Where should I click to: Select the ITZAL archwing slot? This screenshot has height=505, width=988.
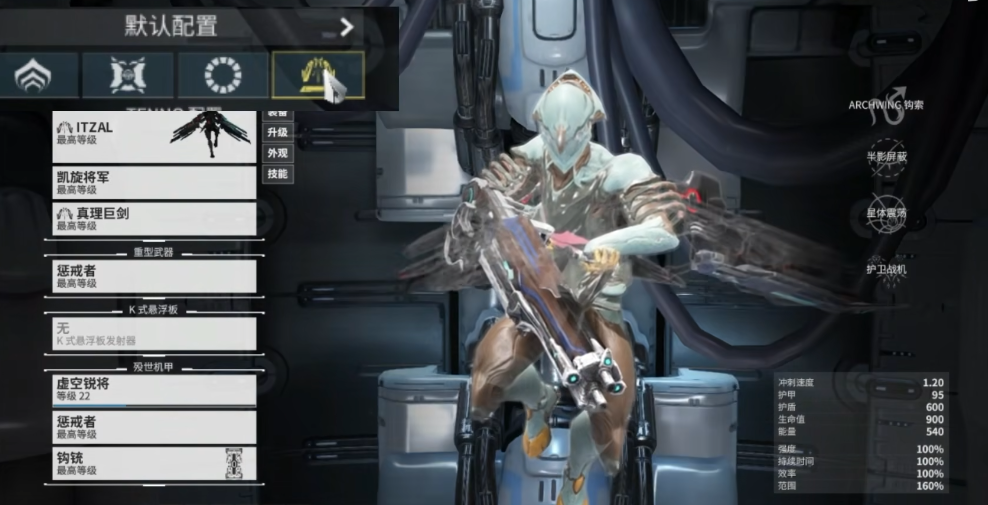click(154, 138)
